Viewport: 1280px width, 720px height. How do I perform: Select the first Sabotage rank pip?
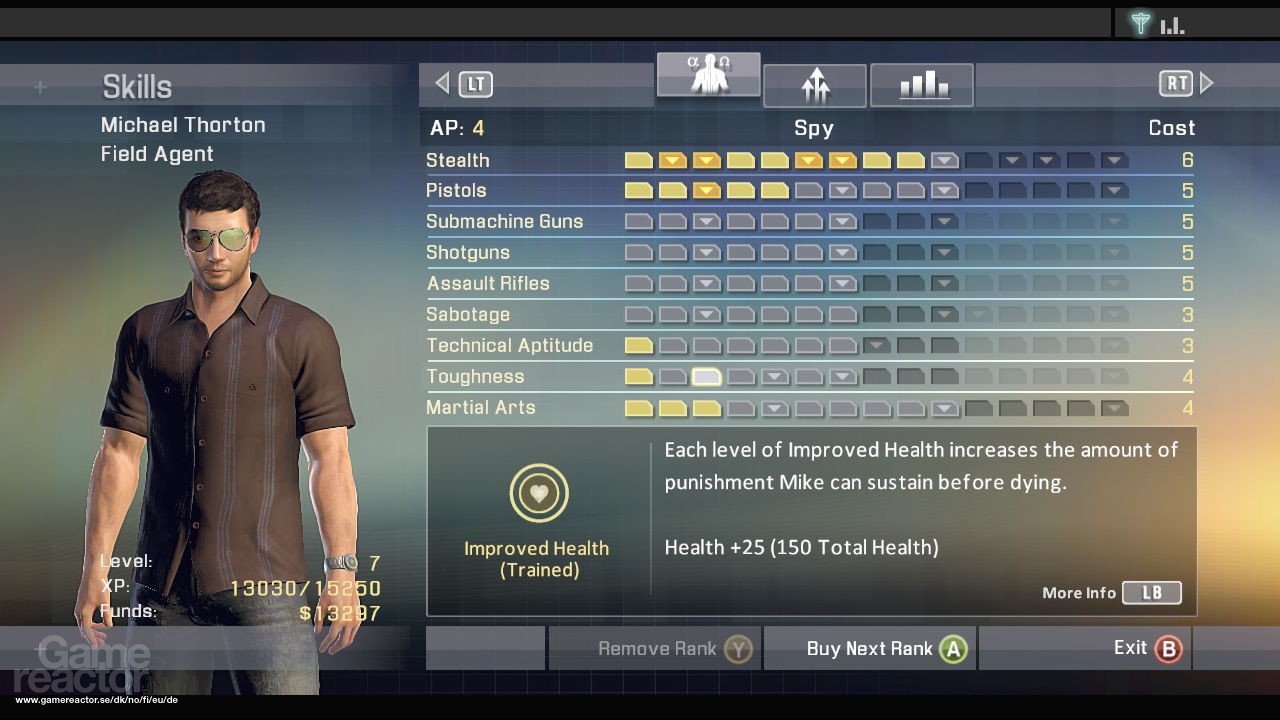pyautogui.click(x=638, y=314)
